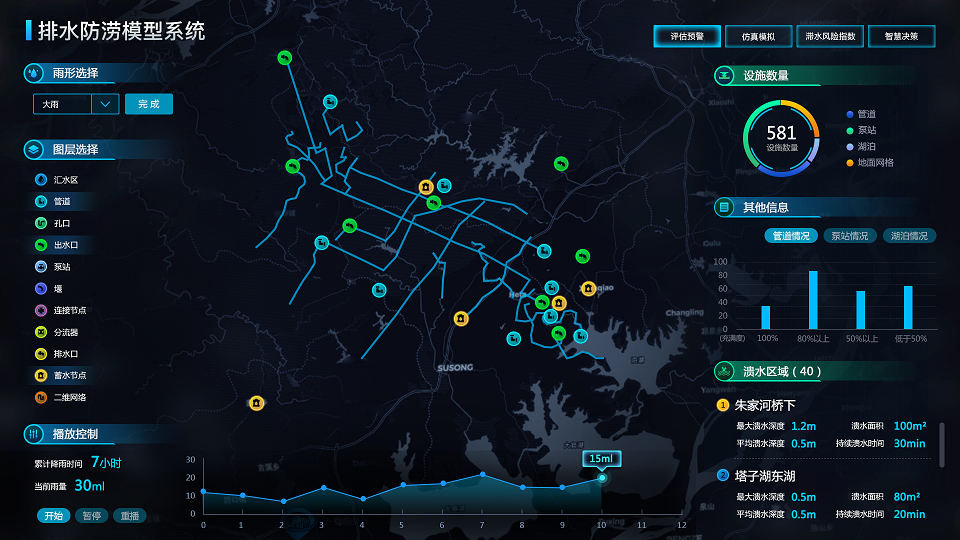Open the 滞水风险指数 tab
The image size is (960, 540).
[x=830, y=36]
